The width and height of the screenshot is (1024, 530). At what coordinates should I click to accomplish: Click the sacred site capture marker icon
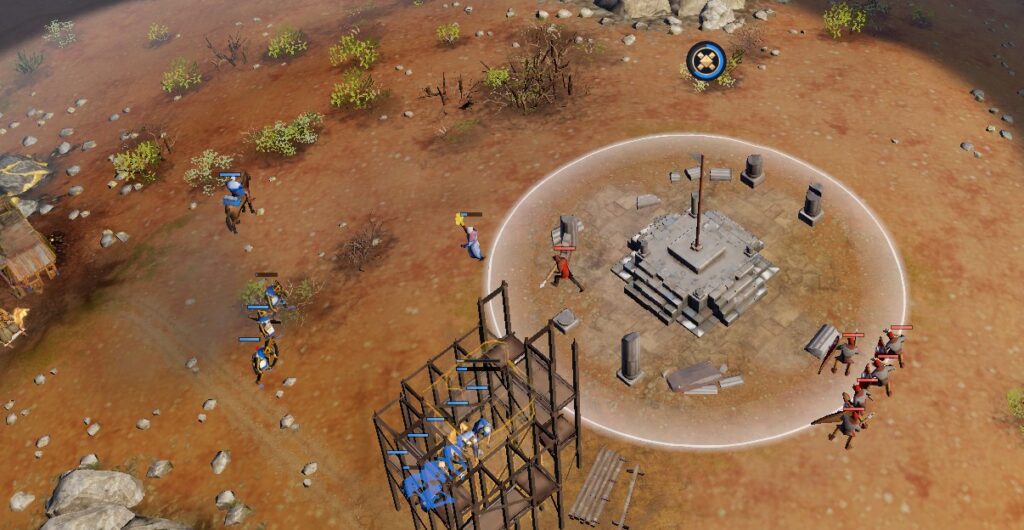pyautogui.click(x=706, y=60)
